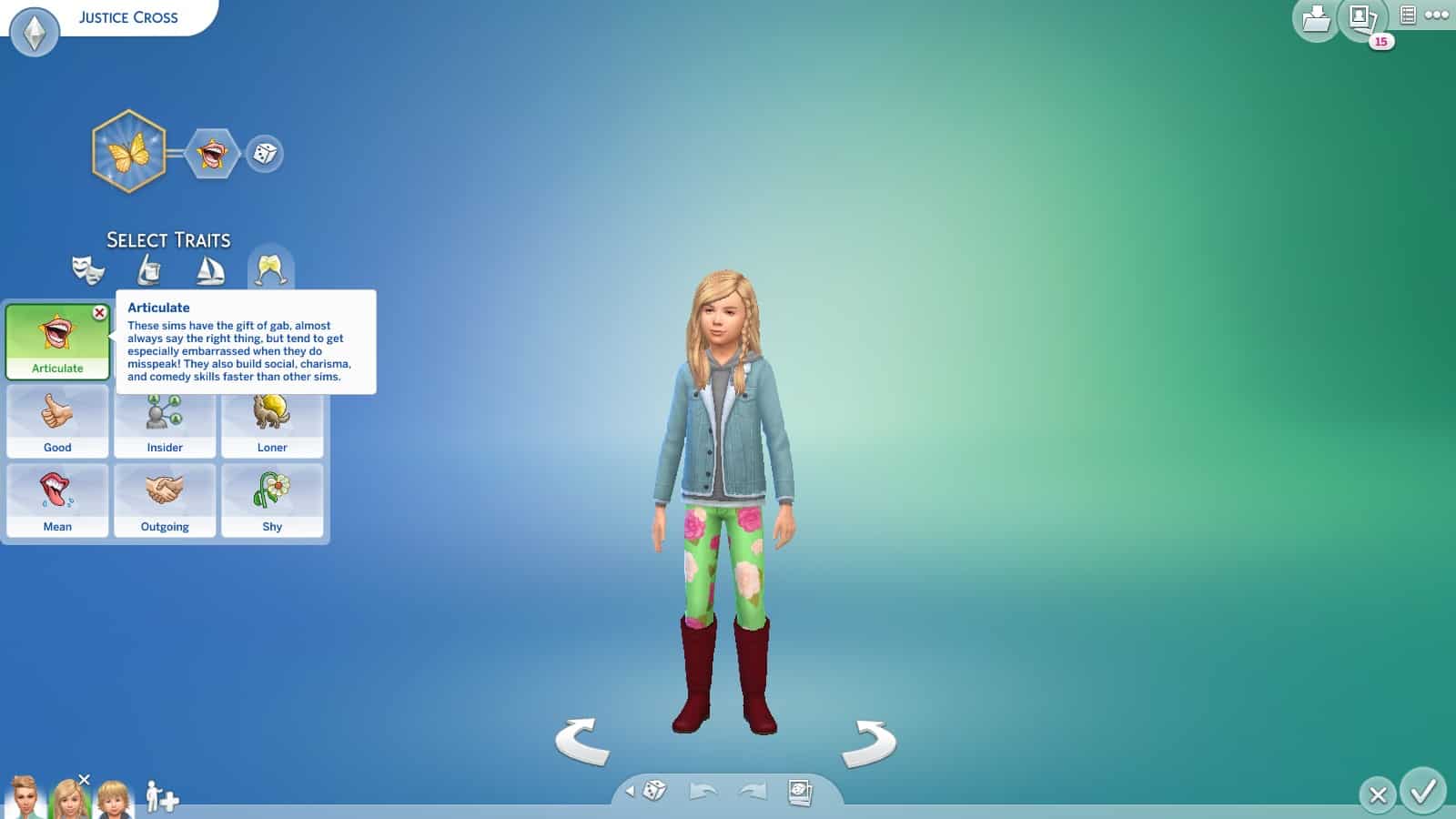Open the gallery with notification badge

tap(1362, 20)
